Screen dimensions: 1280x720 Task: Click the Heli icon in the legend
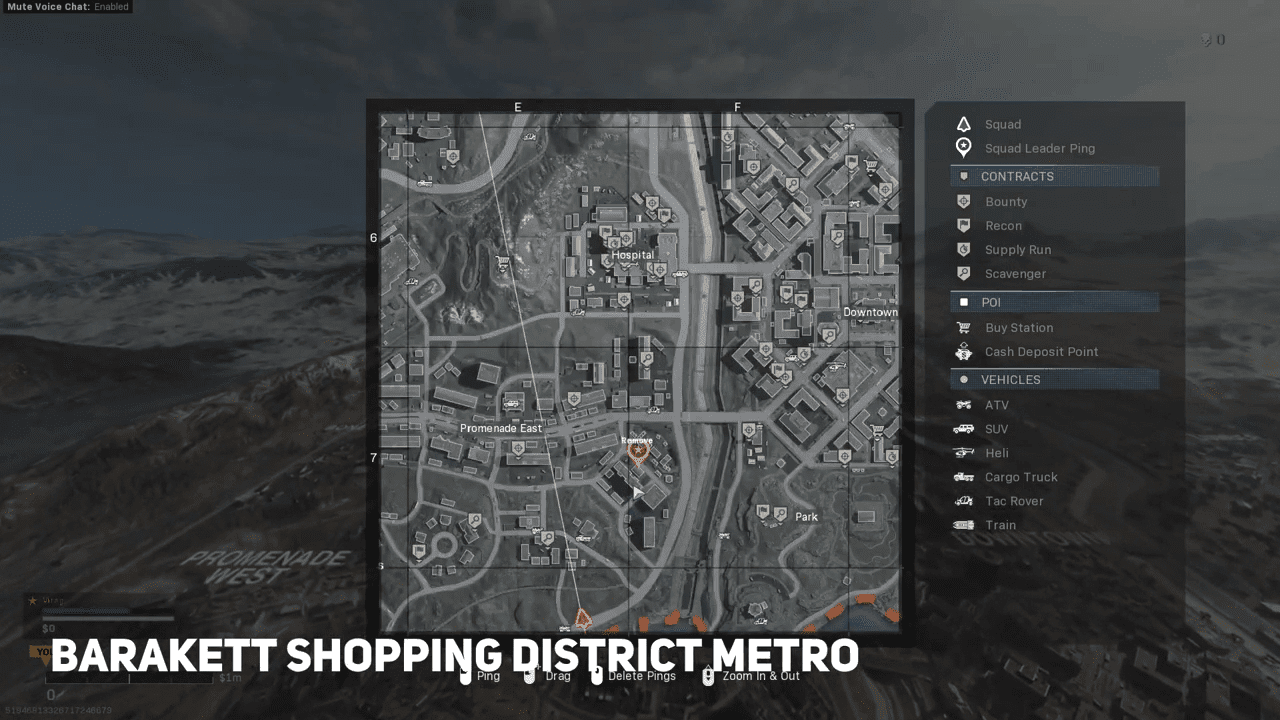tap(962, 452)
